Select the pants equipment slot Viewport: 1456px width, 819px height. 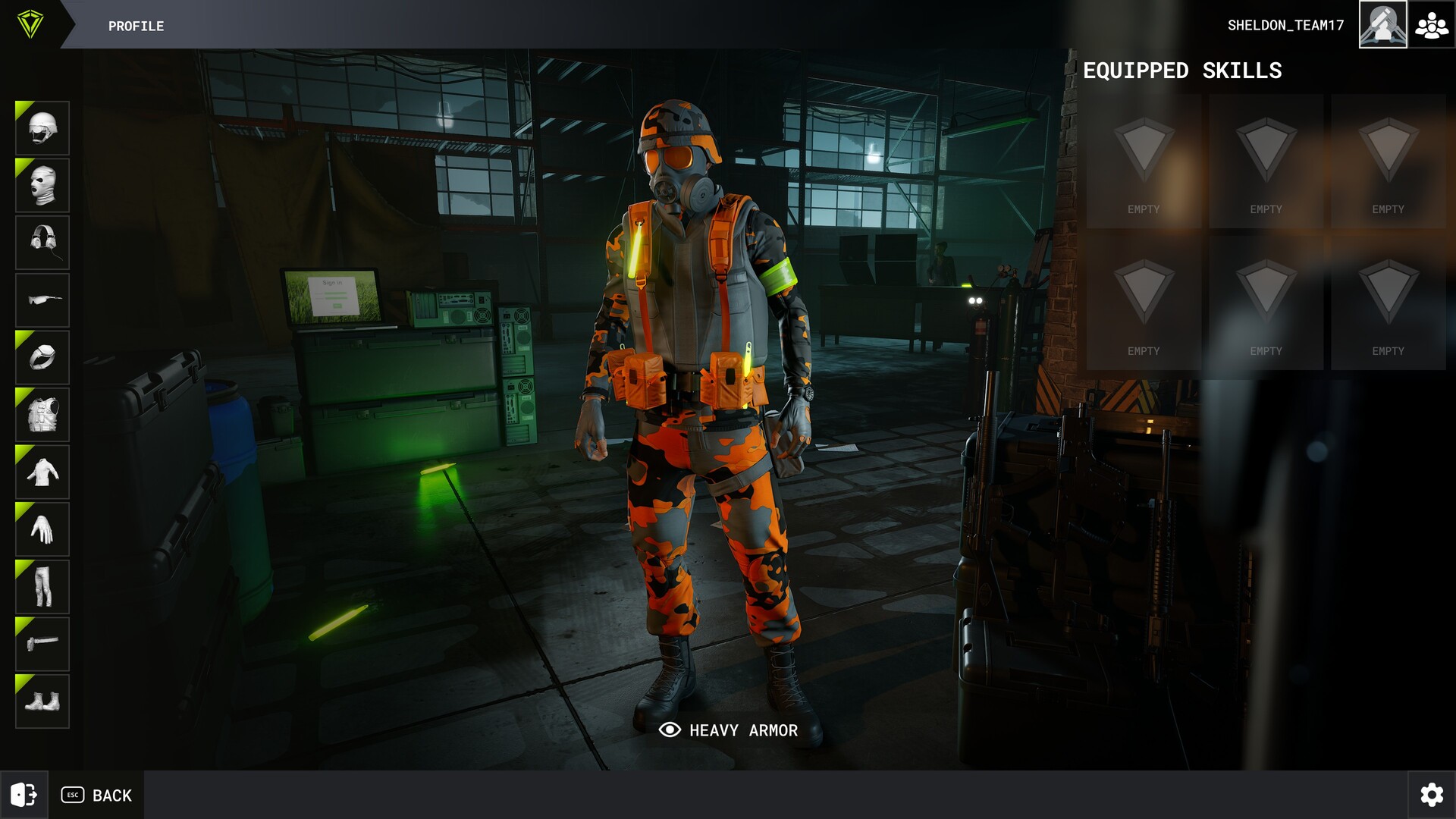click(x=42, y=587)
